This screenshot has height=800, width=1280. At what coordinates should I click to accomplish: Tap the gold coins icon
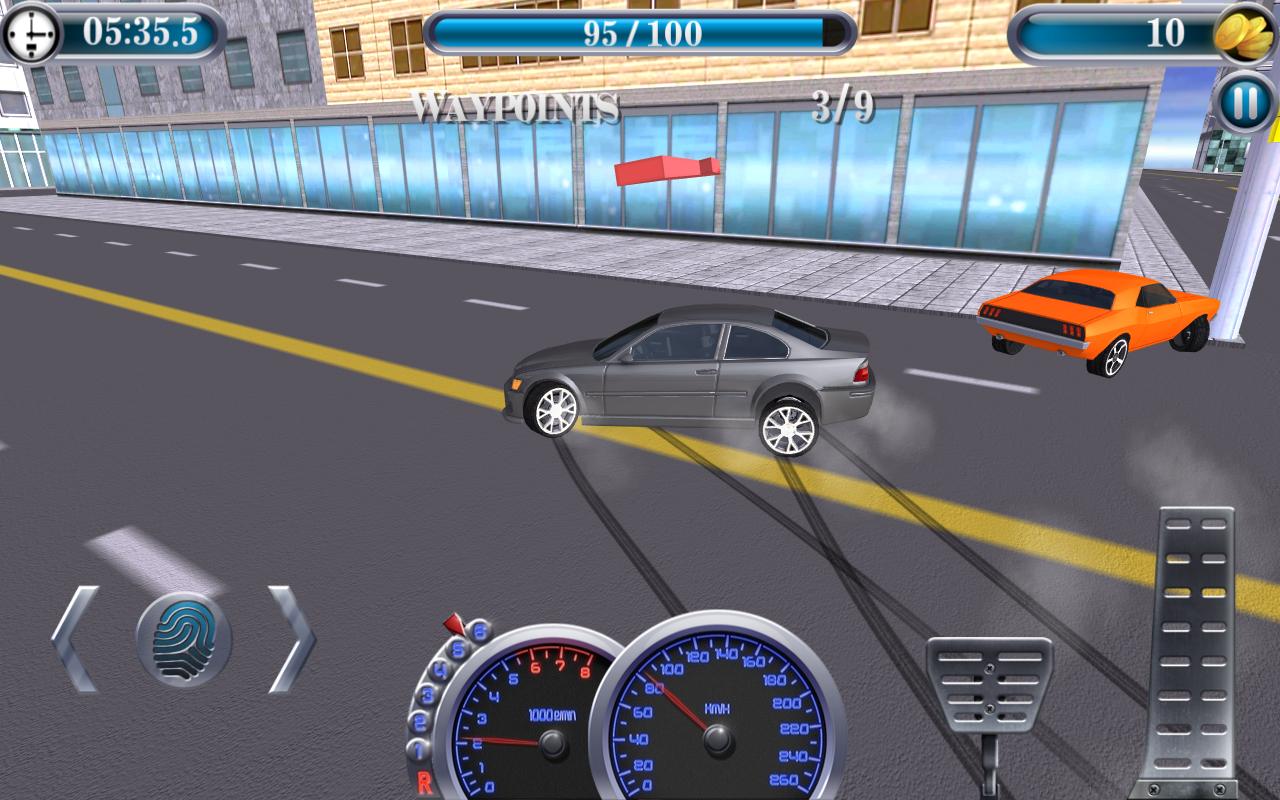1243,31
